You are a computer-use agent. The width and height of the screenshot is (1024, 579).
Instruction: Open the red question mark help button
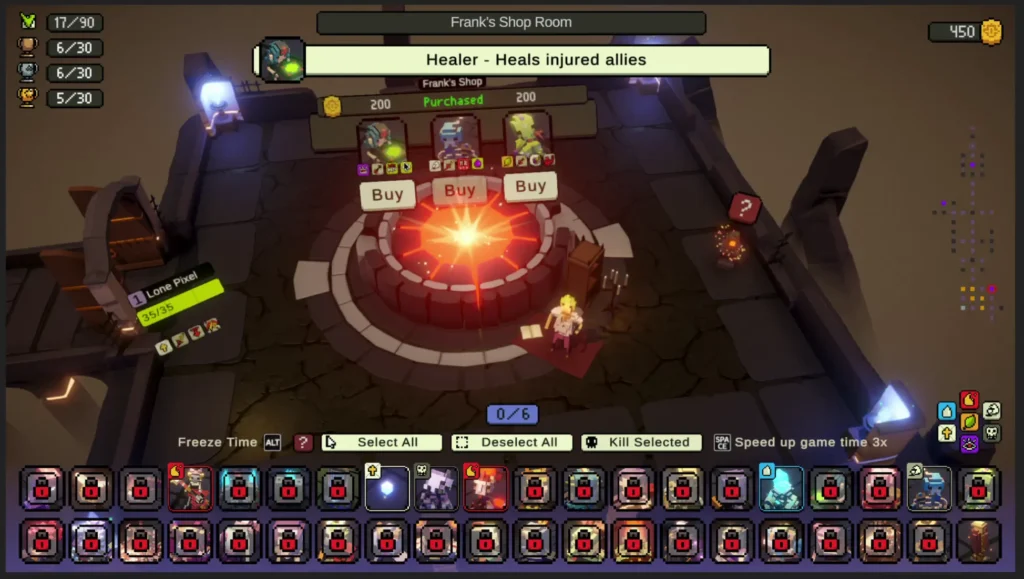tap(303, 442)
